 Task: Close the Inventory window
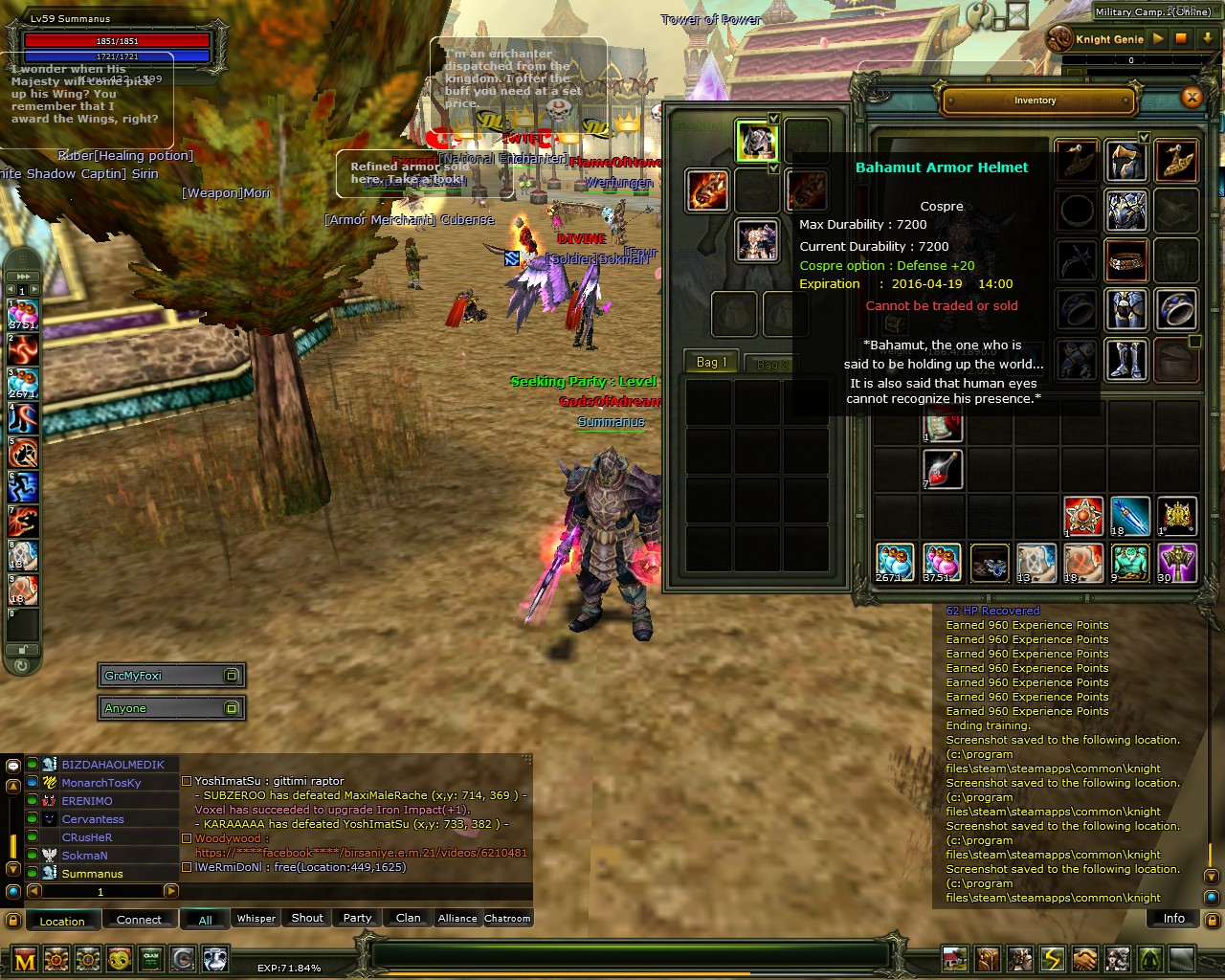coord(1192,97)
